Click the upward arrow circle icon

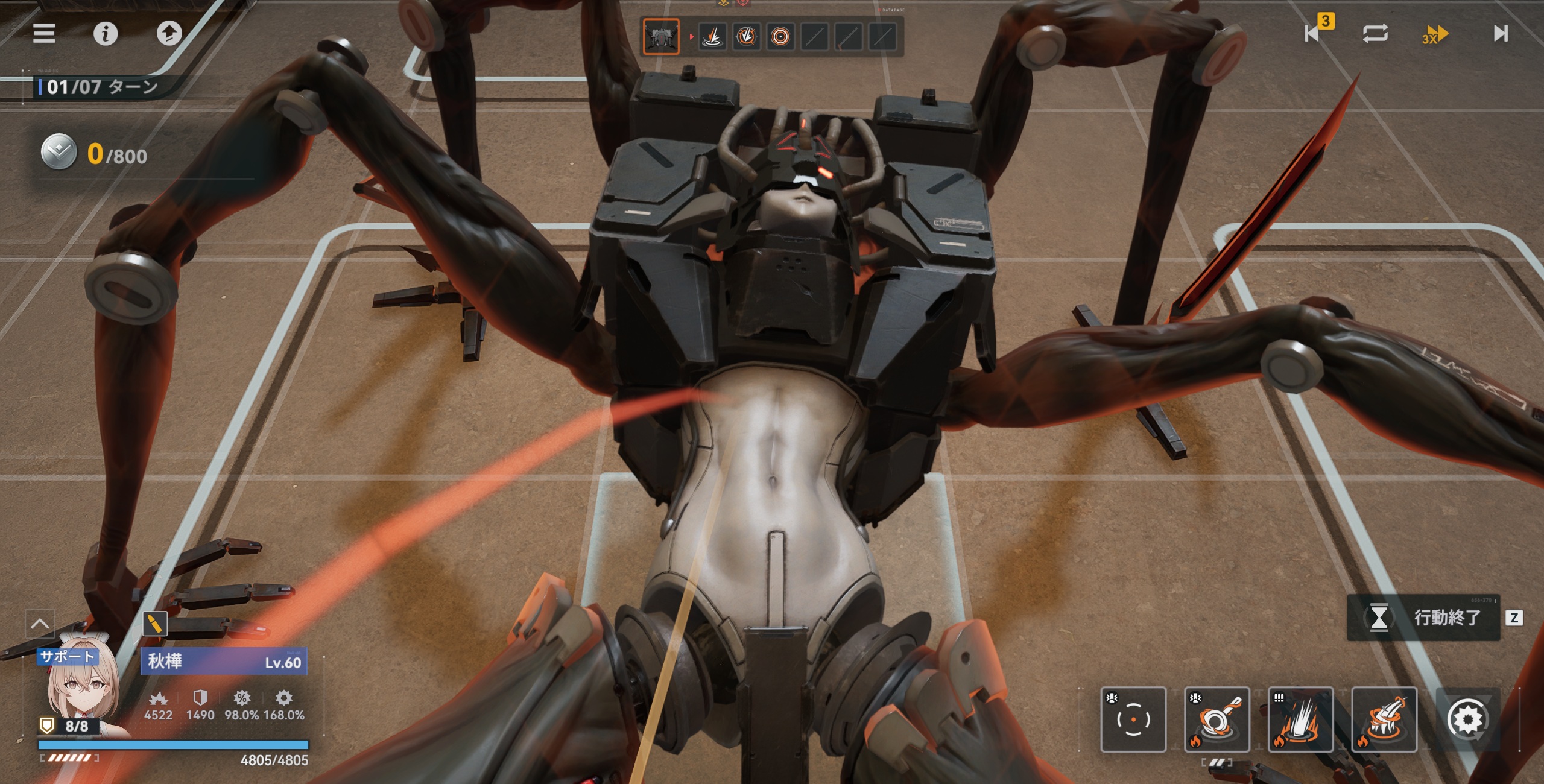tap(169, 34)
